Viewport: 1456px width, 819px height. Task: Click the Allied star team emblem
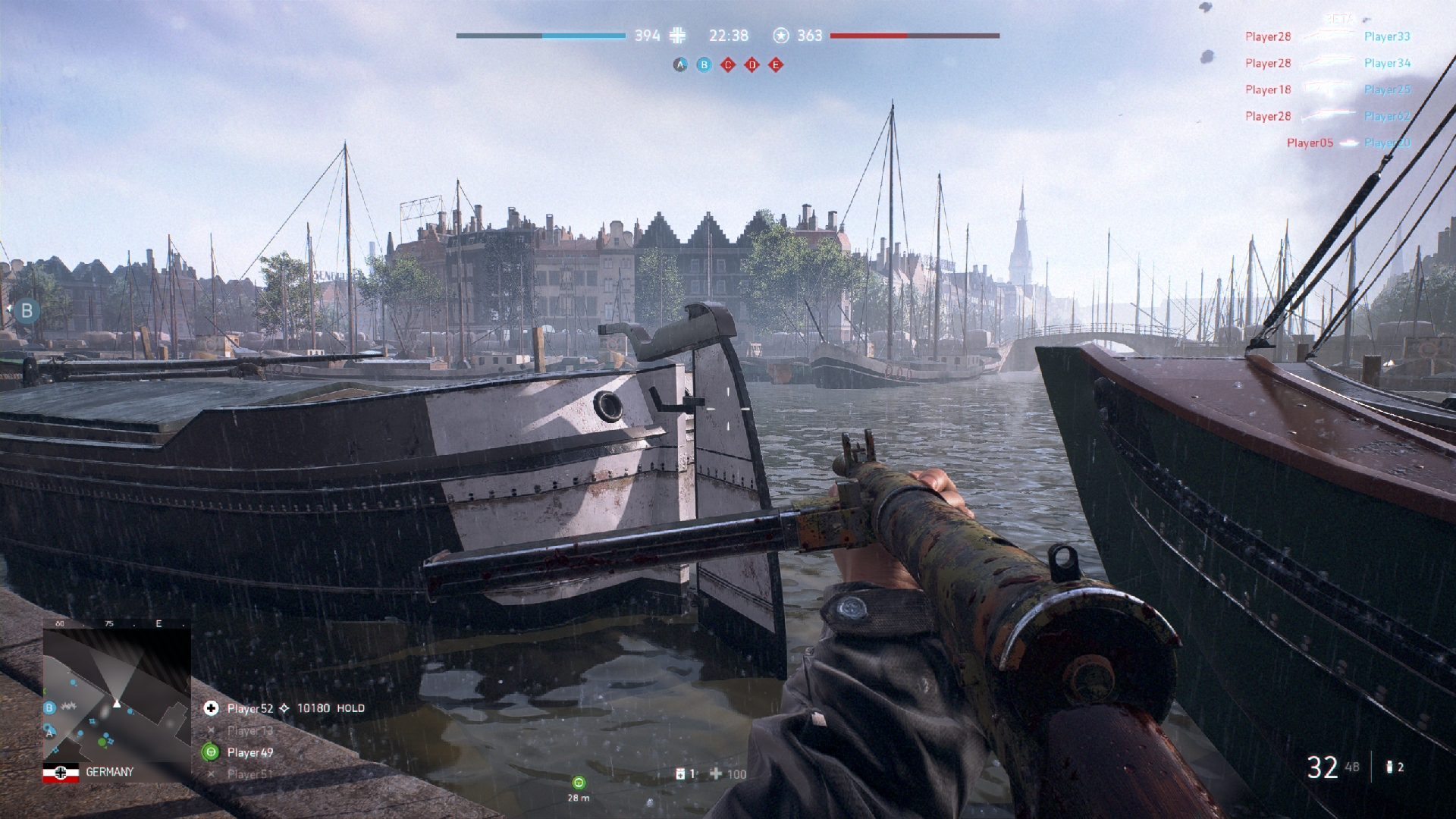point(781,36)
